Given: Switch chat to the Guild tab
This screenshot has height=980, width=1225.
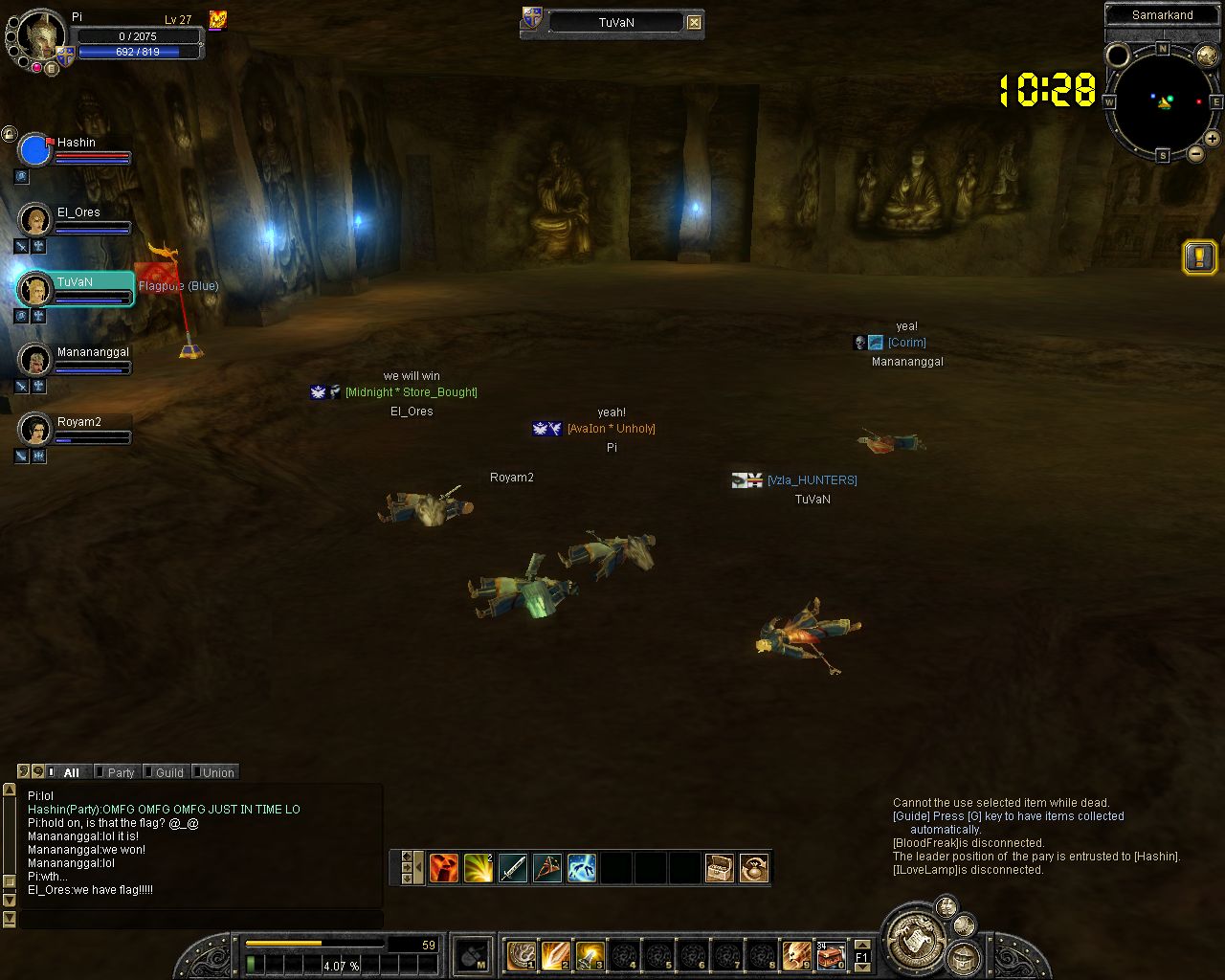Looking at the screenshot, I should tap(168, 772).
